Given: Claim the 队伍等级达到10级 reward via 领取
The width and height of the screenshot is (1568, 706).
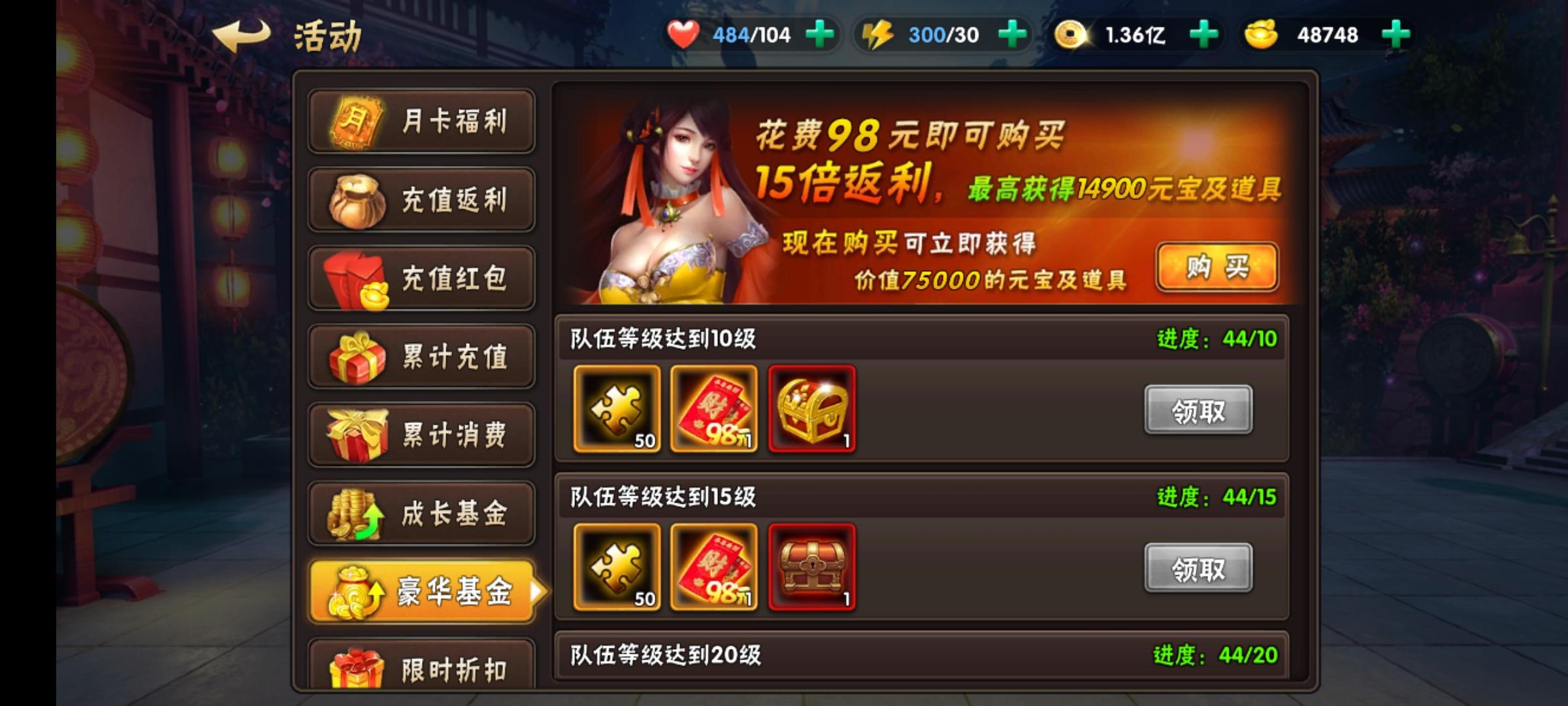Looking at the screenshot, I should 1199,408.
